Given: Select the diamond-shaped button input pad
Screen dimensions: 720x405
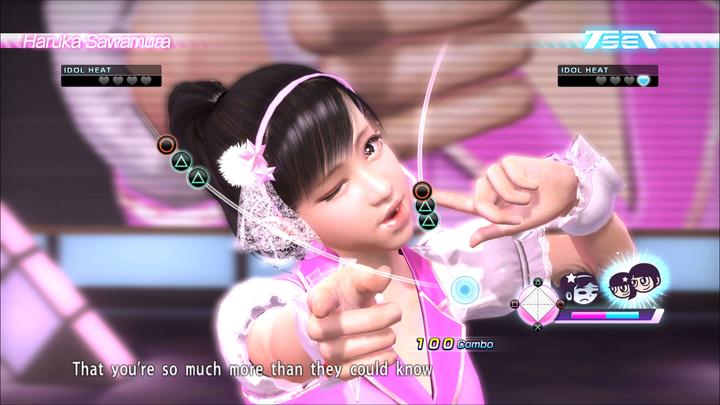Looking at the screenshot, I should (537, 299).
